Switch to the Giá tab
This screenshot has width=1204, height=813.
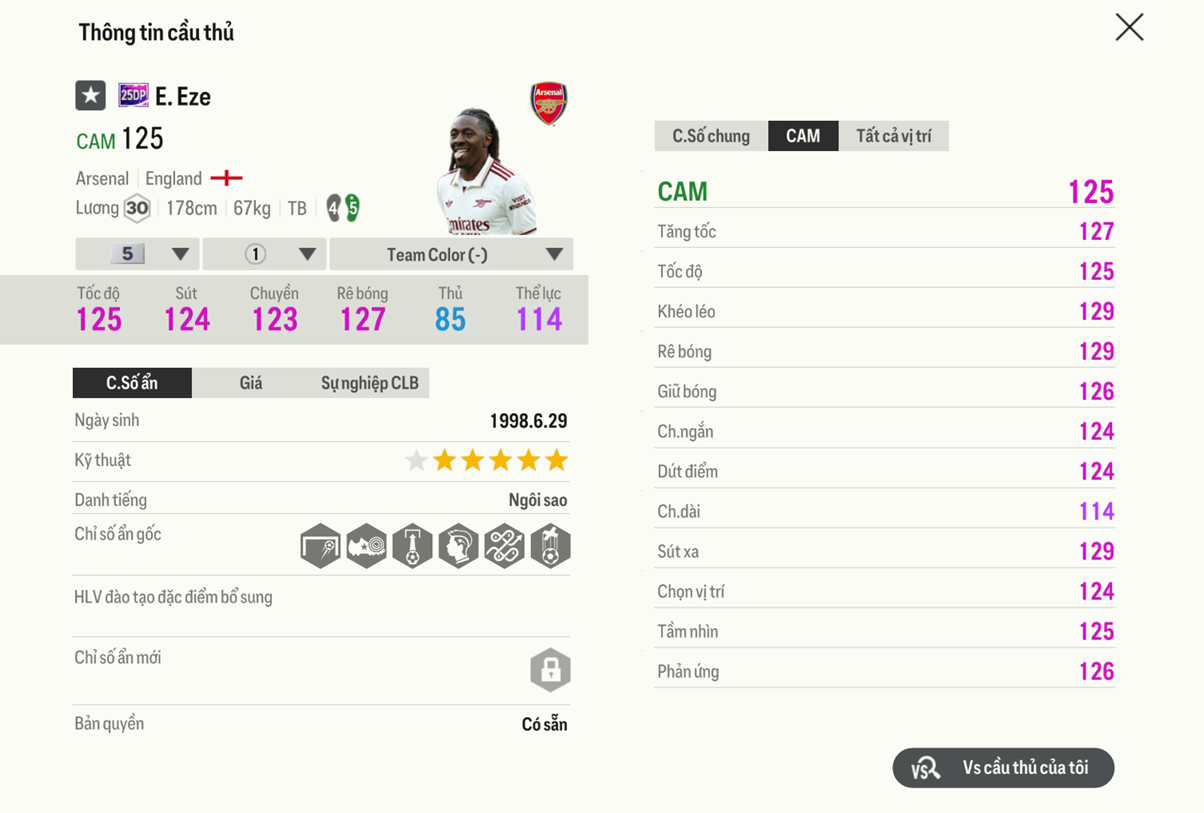tap(251, 383)
